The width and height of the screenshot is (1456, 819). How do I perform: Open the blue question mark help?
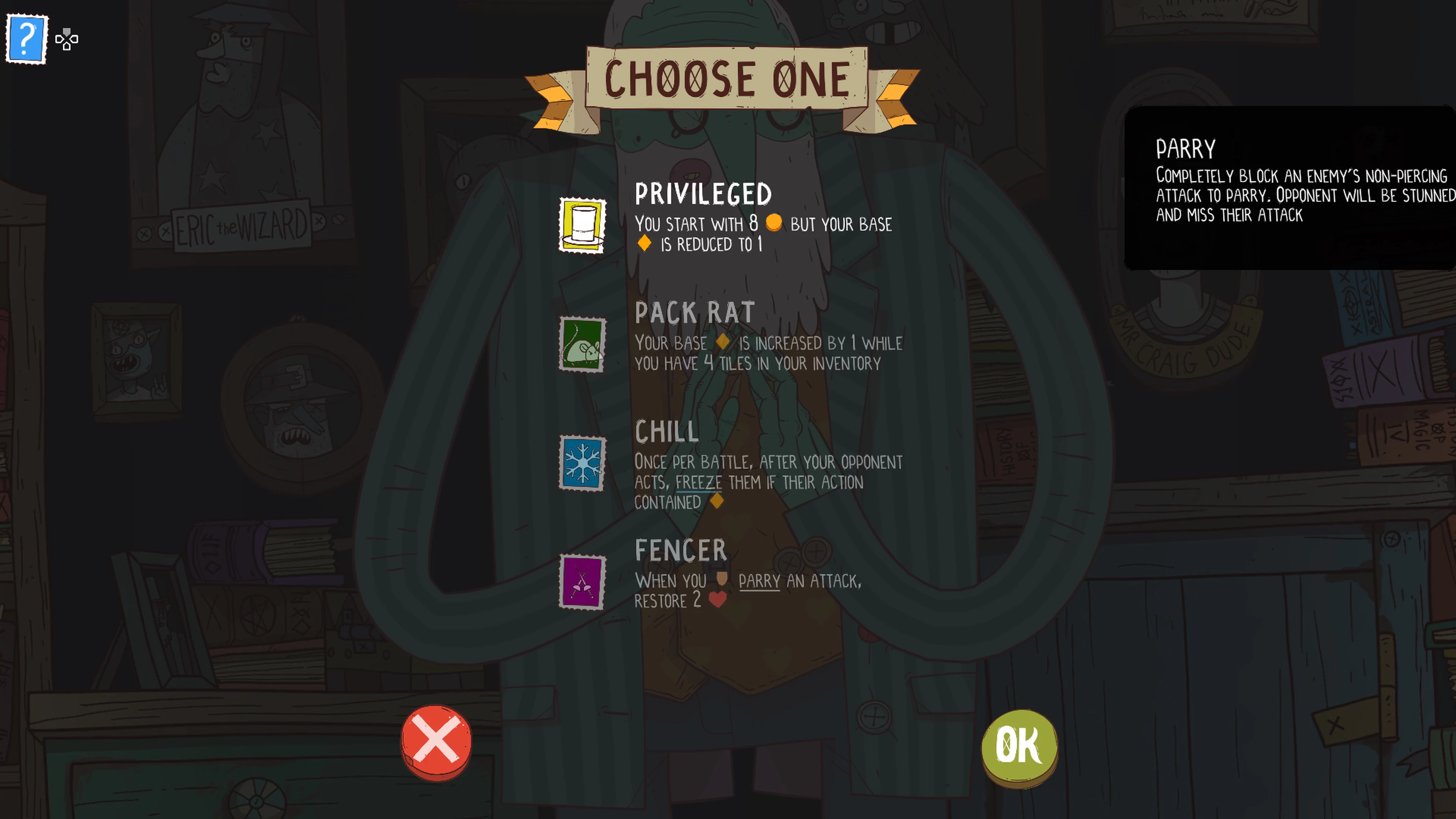tap(27, 39)
